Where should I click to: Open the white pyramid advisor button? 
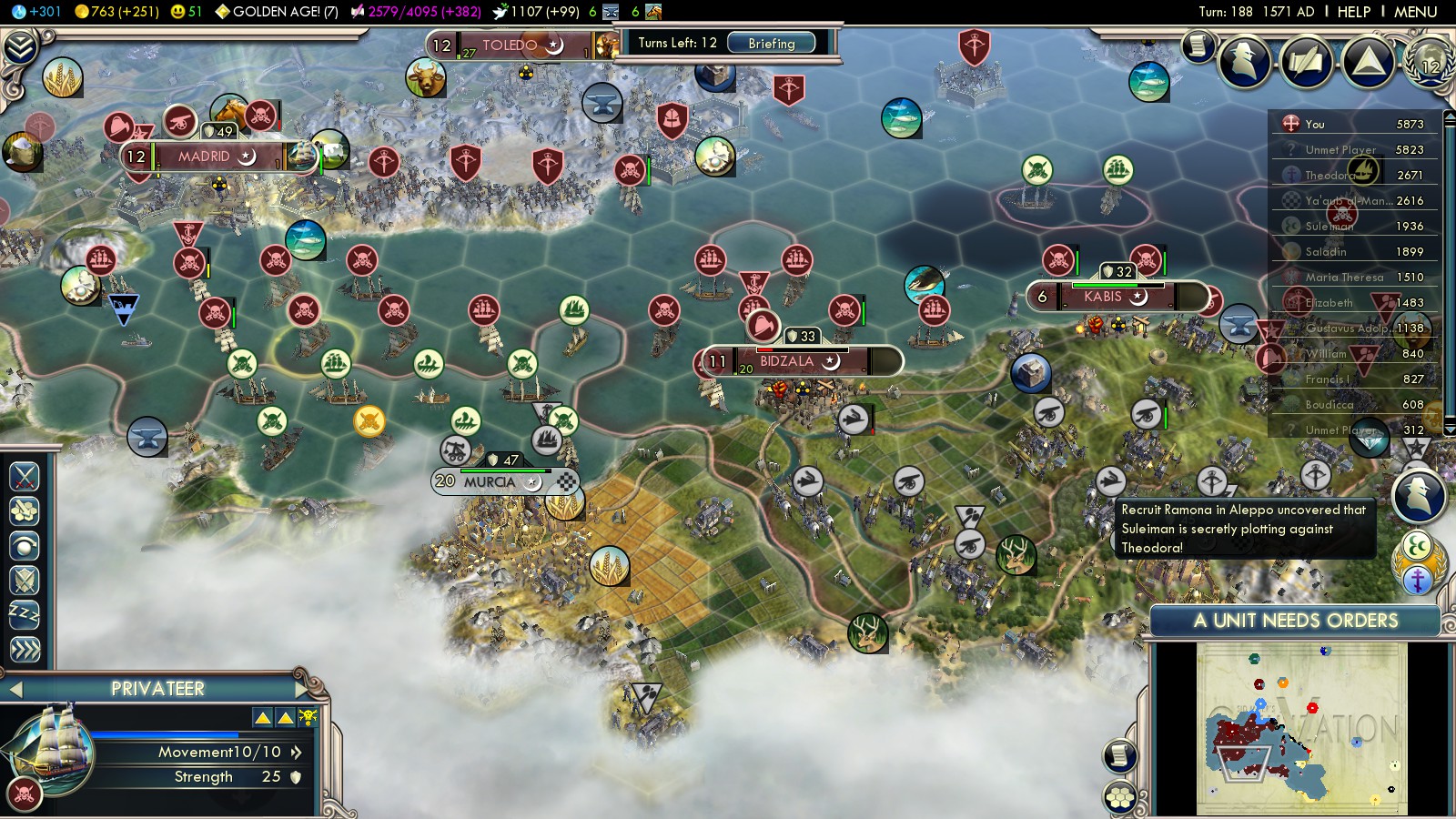1368,62
